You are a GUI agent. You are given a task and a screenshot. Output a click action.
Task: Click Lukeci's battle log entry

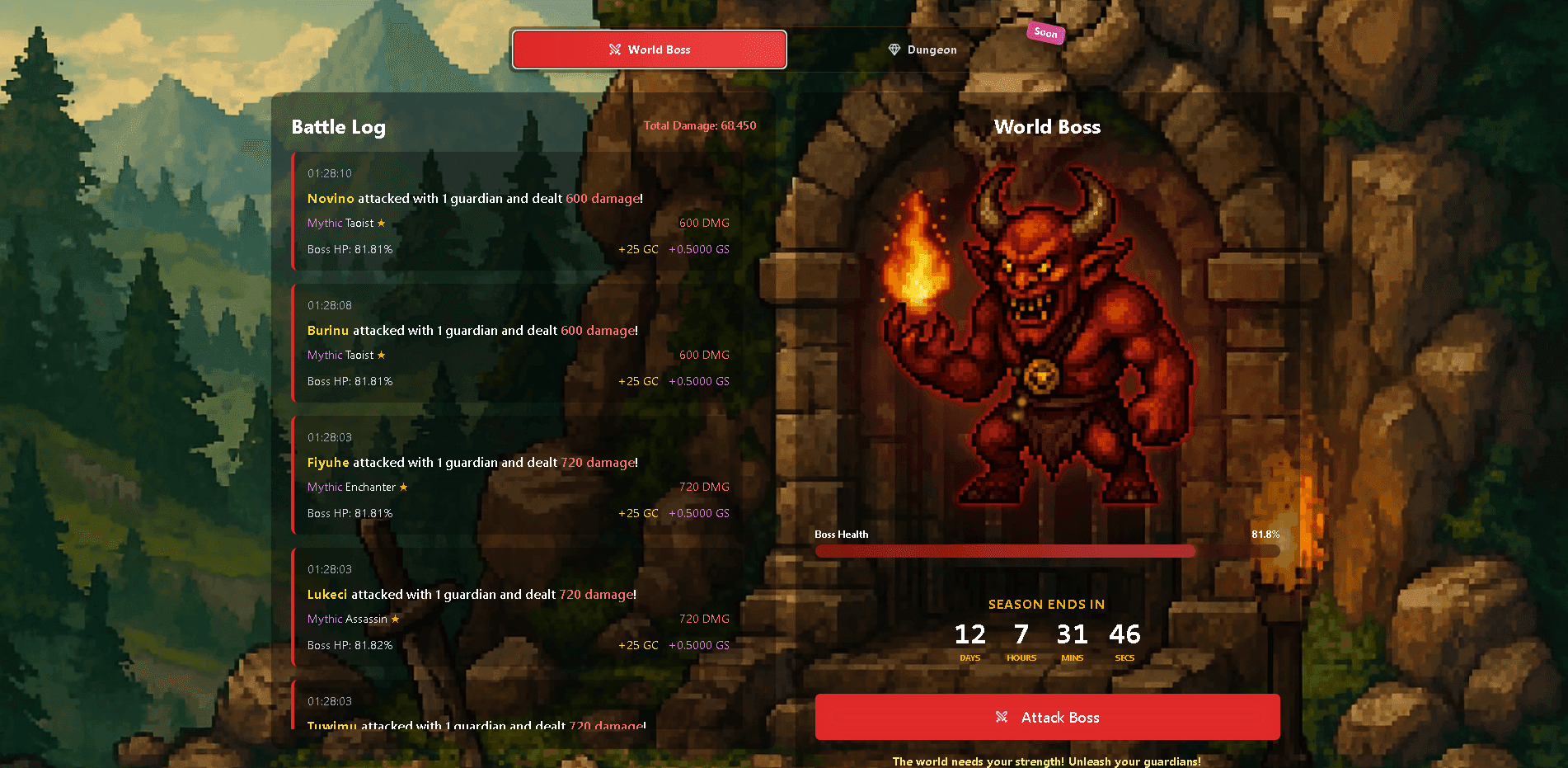(x=511, y=606)
